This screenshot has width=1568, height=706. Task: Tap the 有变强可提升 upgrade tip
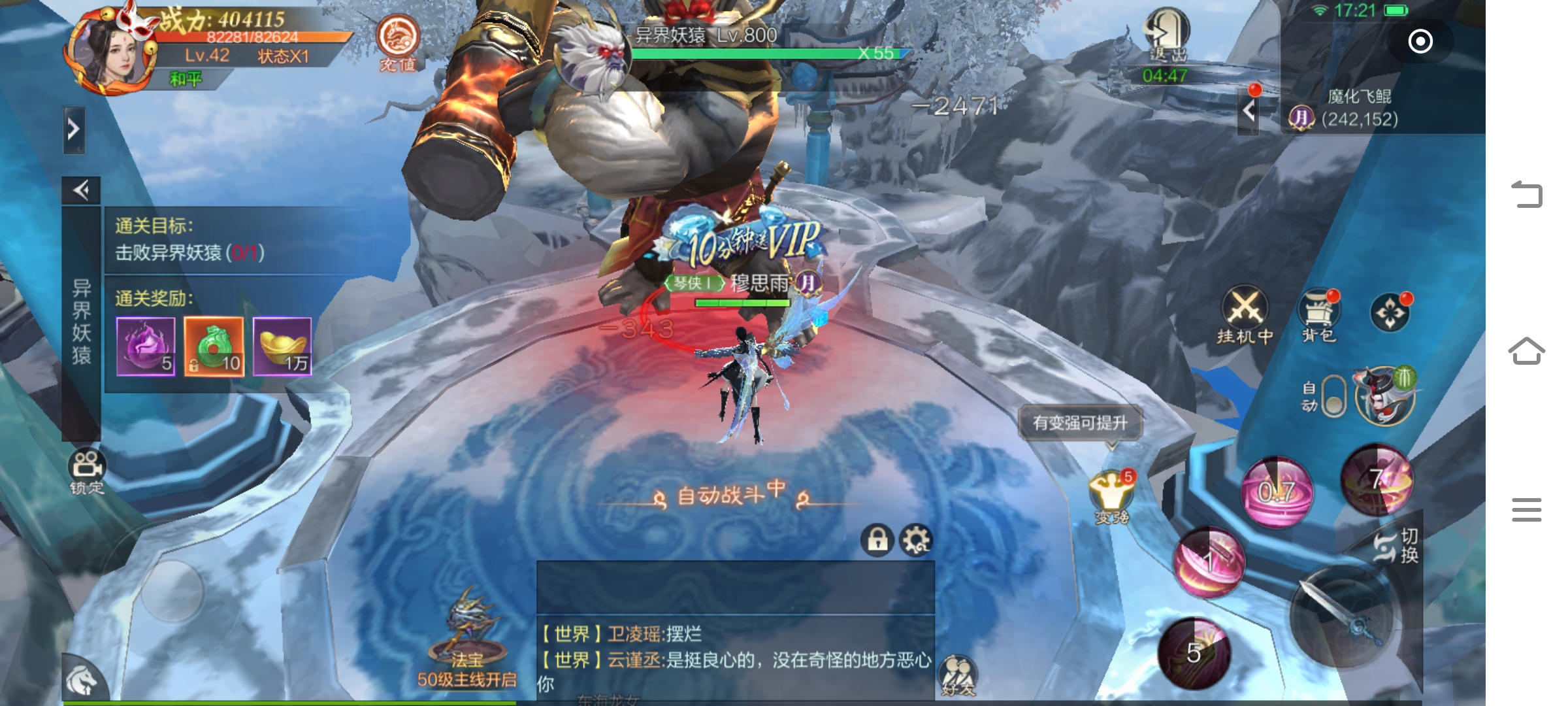coord(1080,423)
